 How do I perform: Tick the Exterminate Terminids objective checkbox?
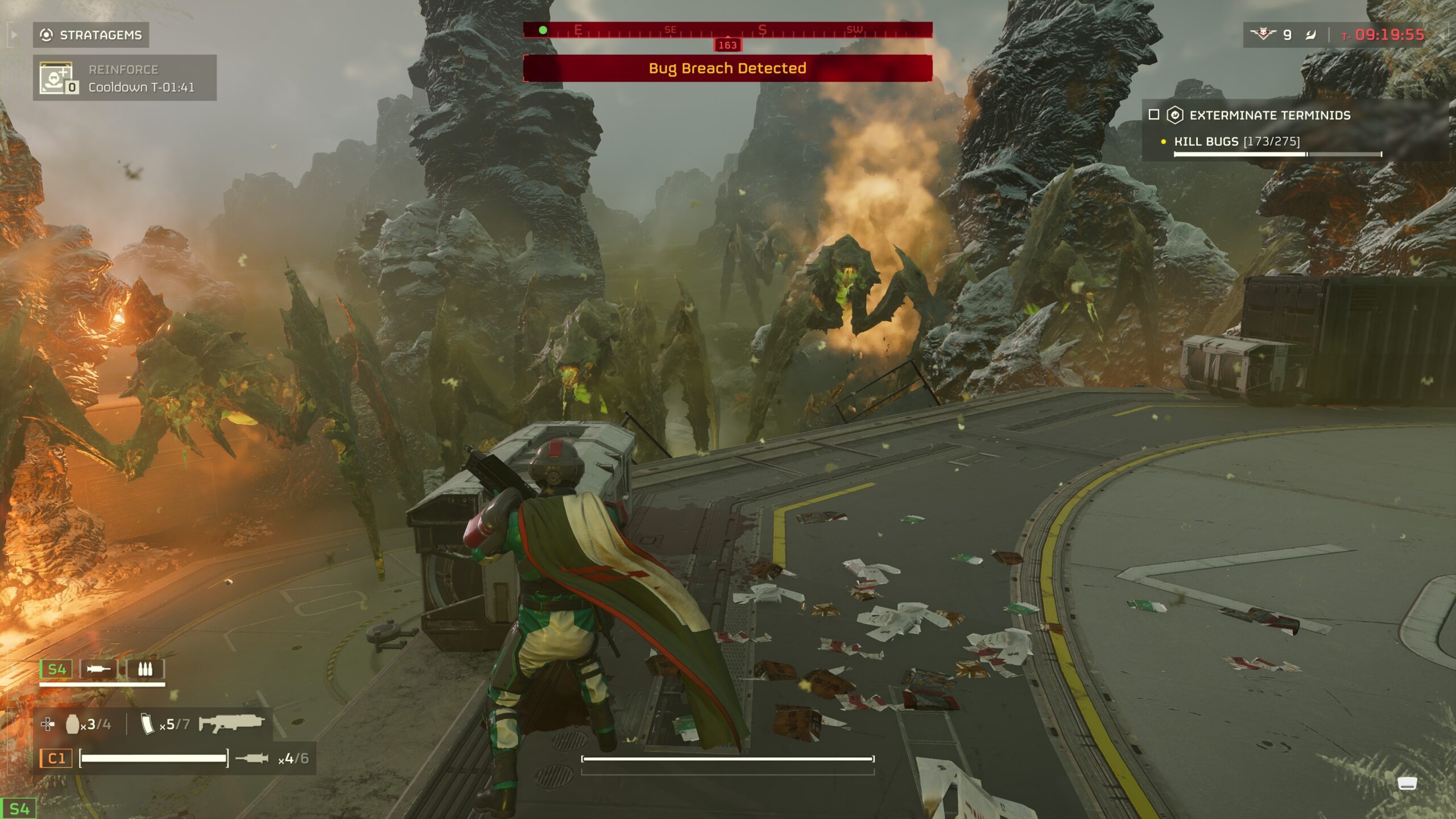click(x=1154, y=115)
